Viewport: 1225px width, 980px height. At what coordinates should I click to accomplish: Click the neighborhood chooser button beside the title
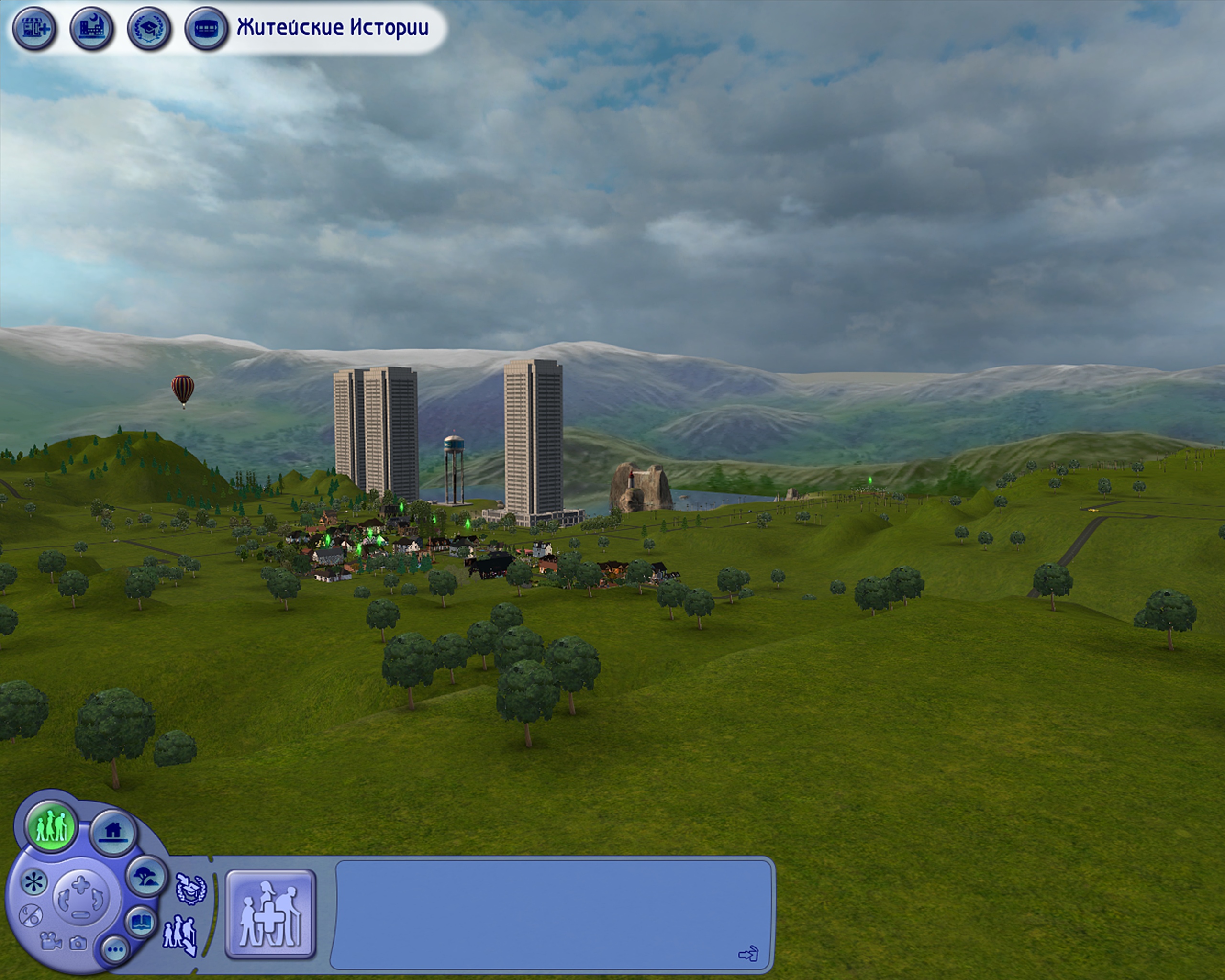(206, 27)
